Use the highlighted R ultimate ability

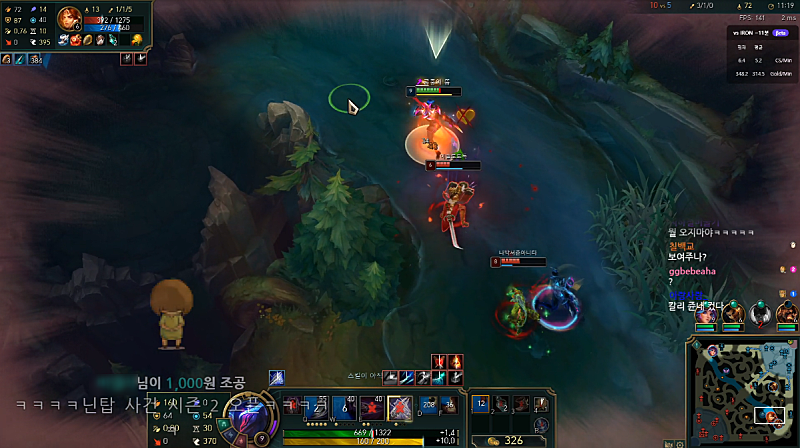pos(401,407)
